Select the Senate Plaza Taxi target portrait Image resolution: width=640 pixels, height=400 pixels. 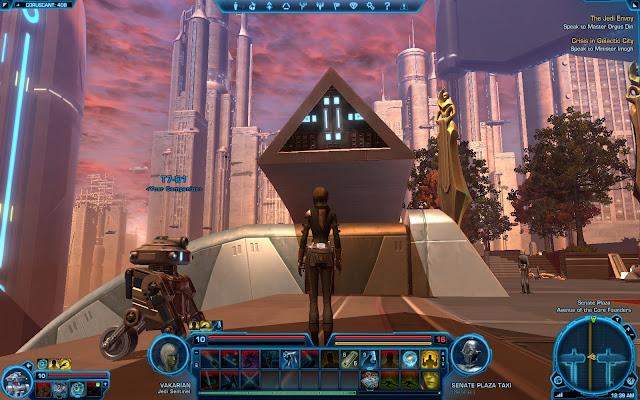click(x=468, y=357)
